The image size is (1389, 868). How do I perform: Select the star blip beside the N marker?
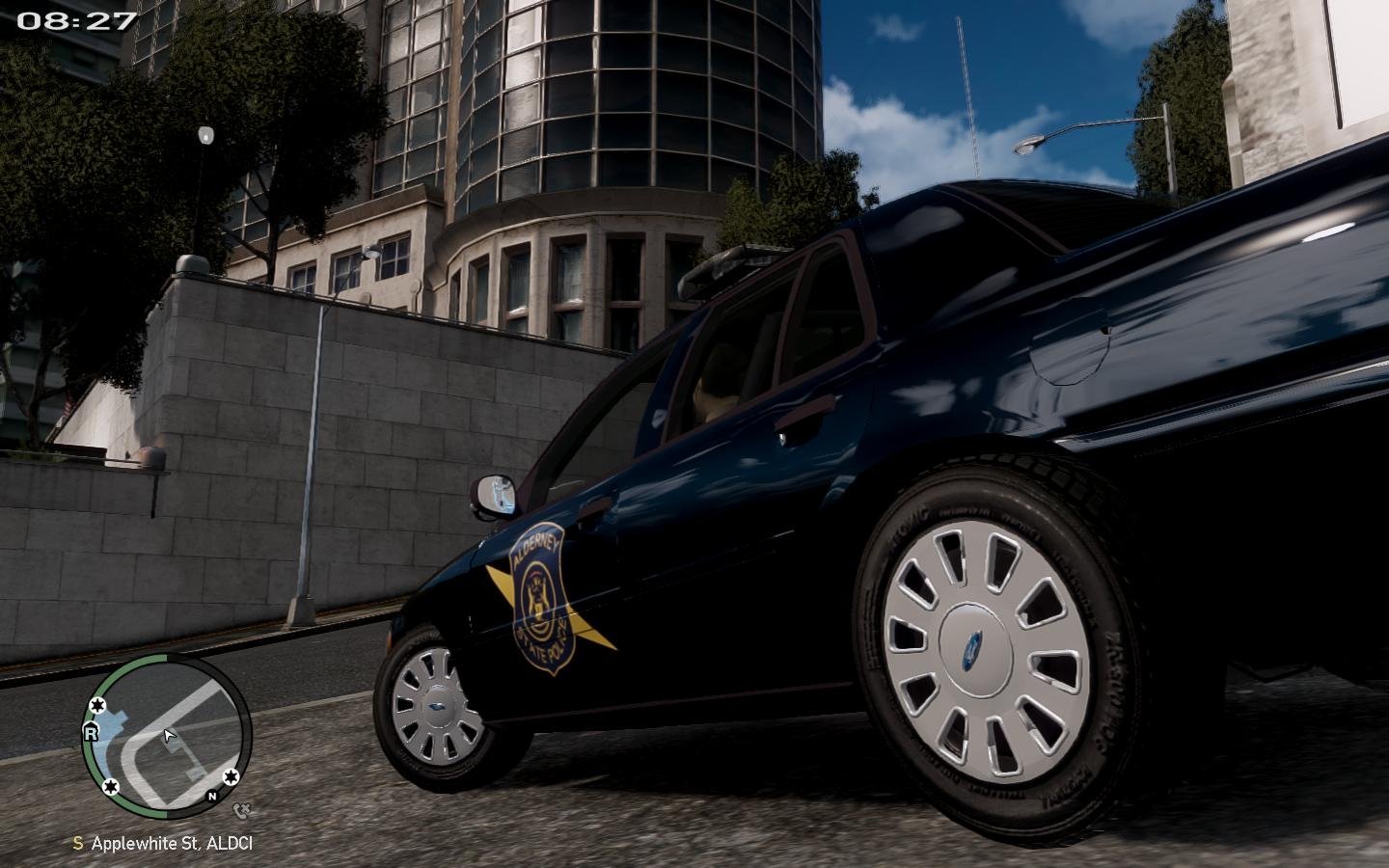(x=231, y=777)
